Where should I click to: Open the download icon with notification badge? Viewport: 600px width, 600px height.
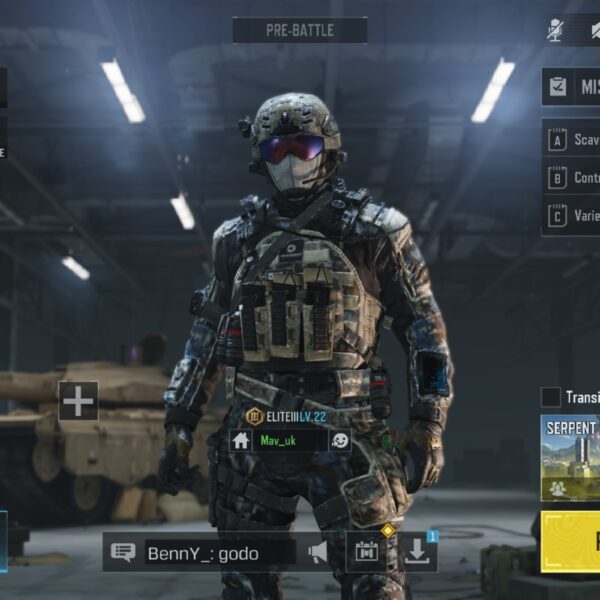[x=417, y=552]
